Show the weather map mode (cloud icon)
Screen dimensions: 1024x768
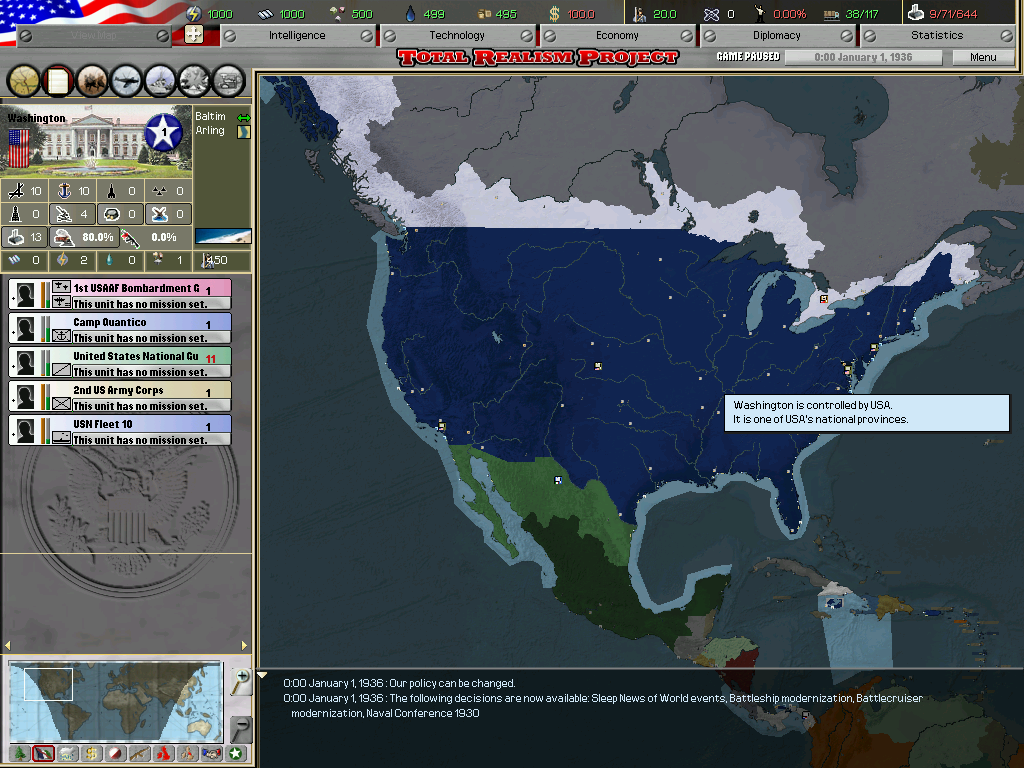[67, 753]
